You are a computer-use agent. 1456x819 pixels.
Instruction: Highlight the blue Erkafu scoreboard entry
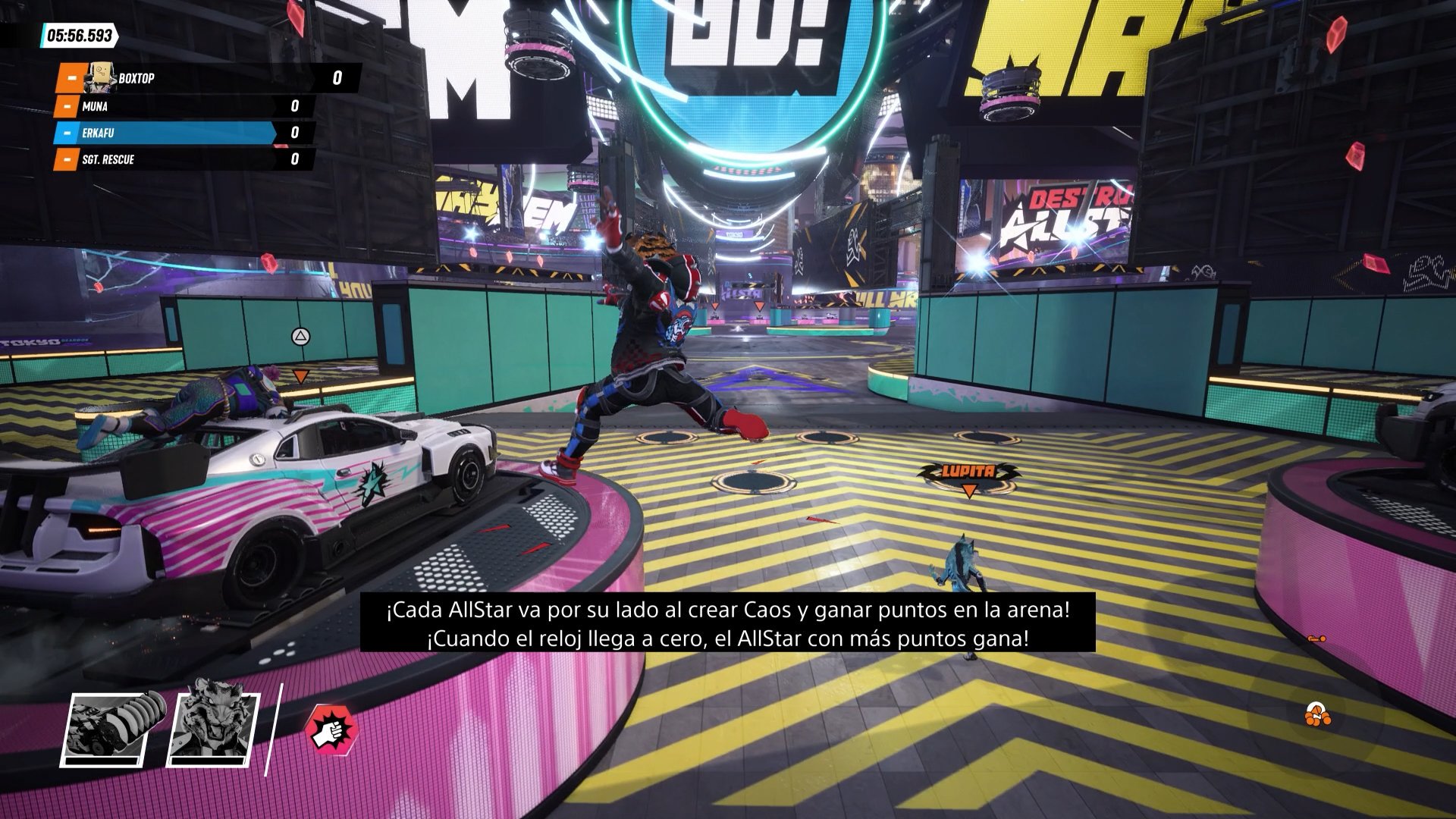click(x=184, y=133)
